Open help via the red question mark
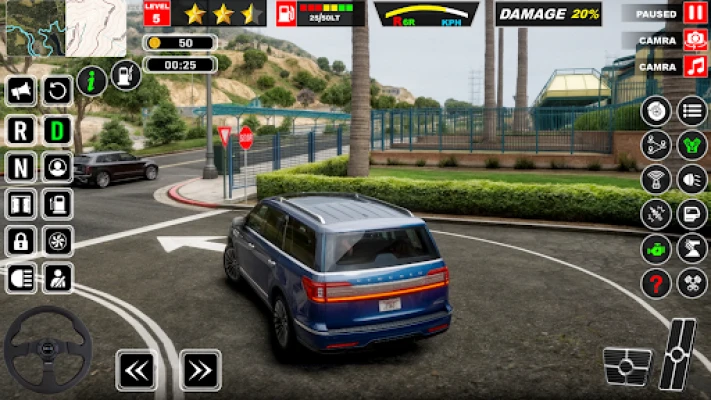Viewport: 711px width, 400px height. [656, 283]
